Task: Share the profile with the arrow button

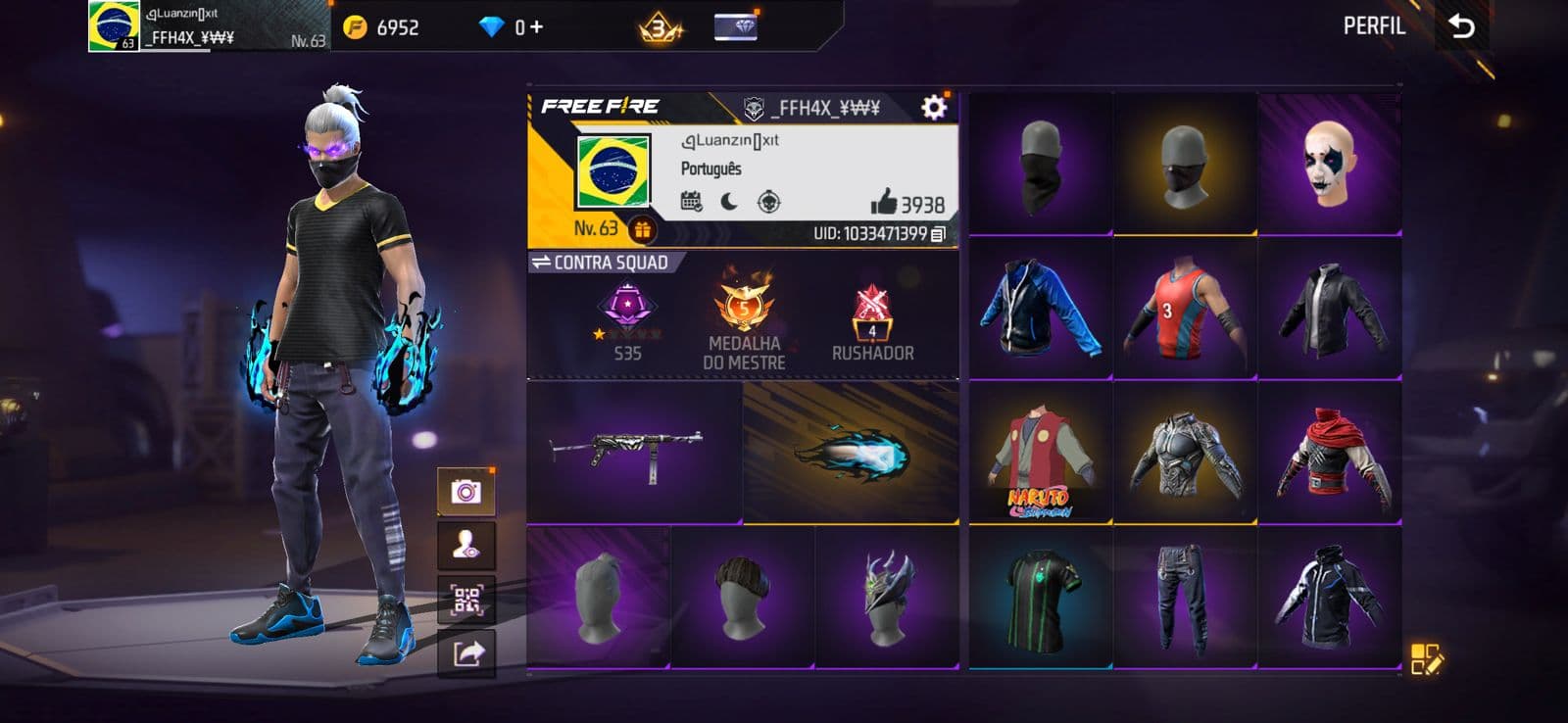Action: tap(466, 652)
